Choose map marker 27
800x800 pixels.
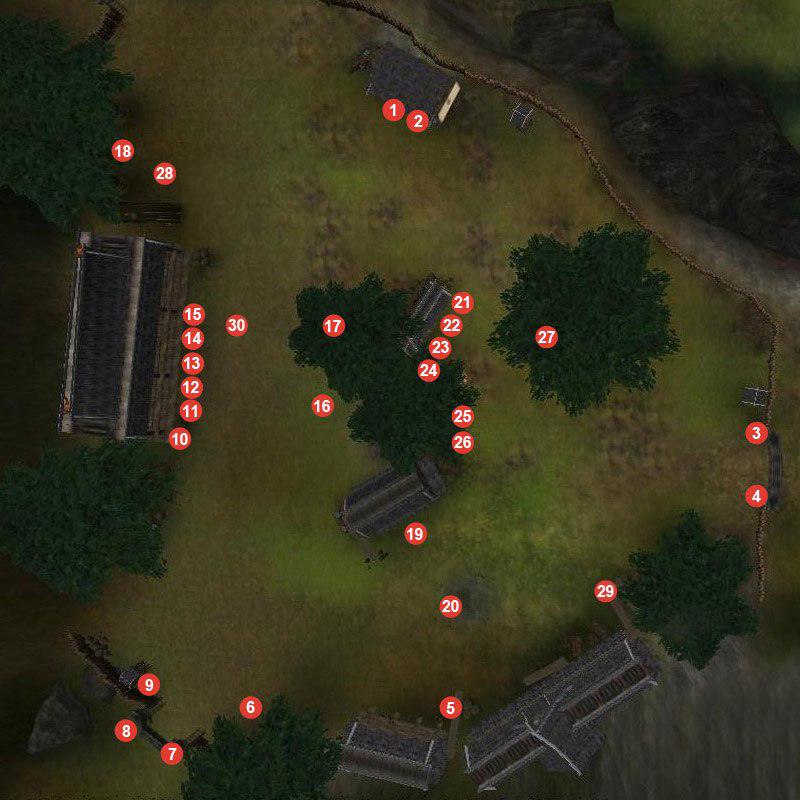tap(546, 337)
